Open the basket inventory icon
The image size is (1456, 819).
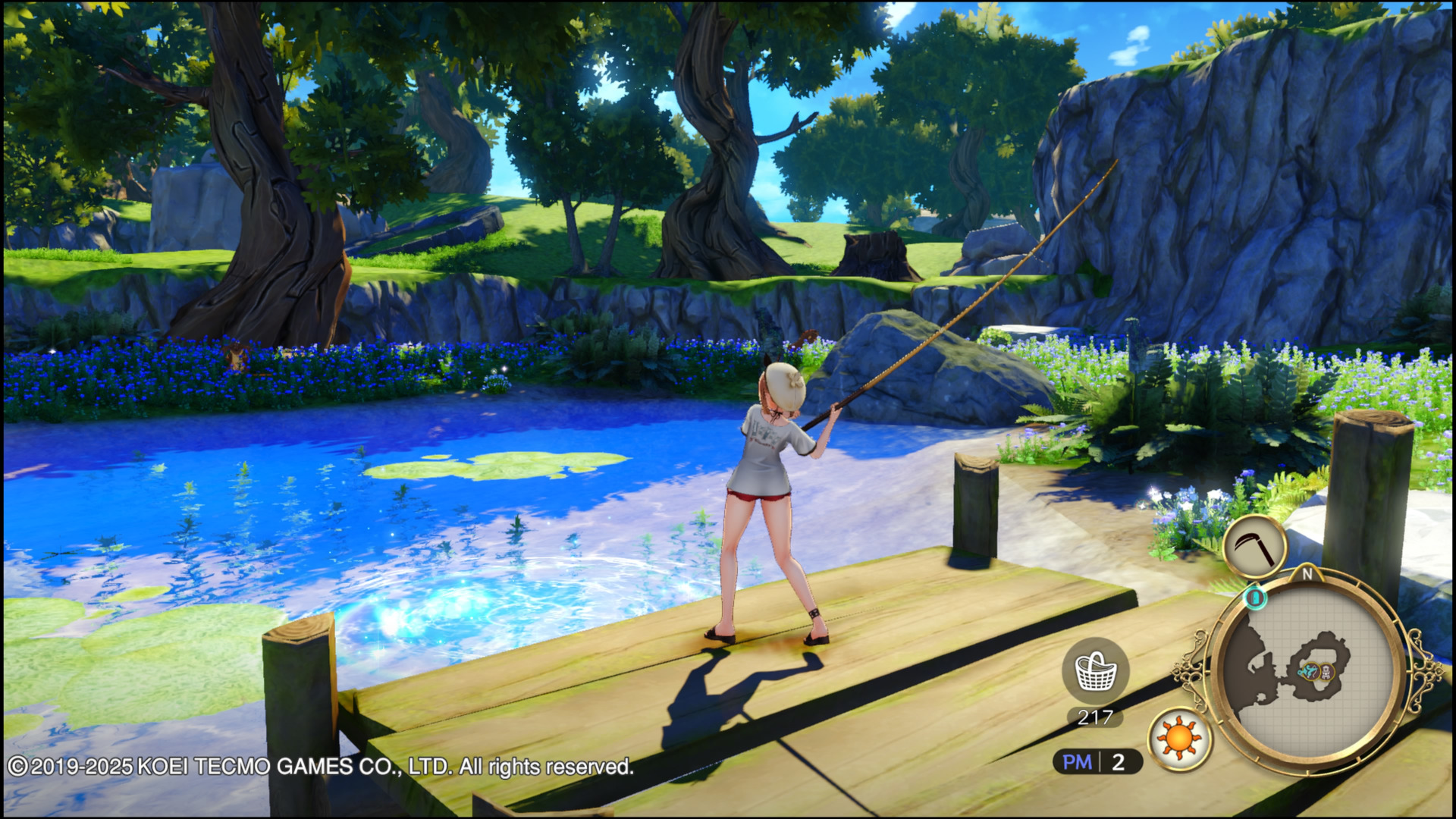coord(1096,670)
